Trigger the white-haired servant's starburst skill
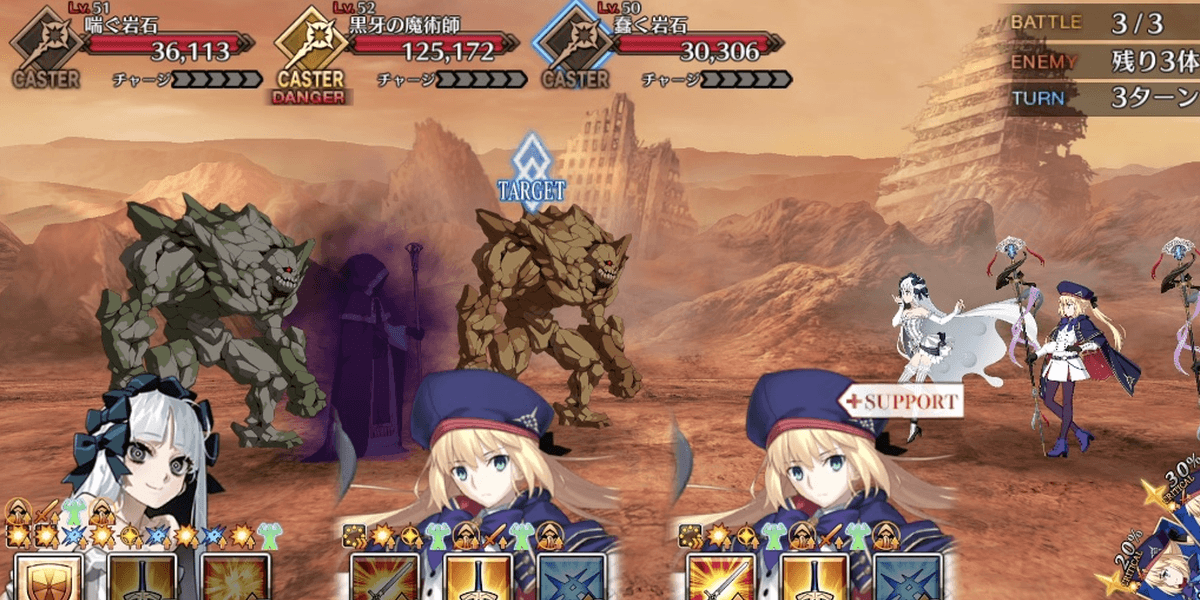 235,578
